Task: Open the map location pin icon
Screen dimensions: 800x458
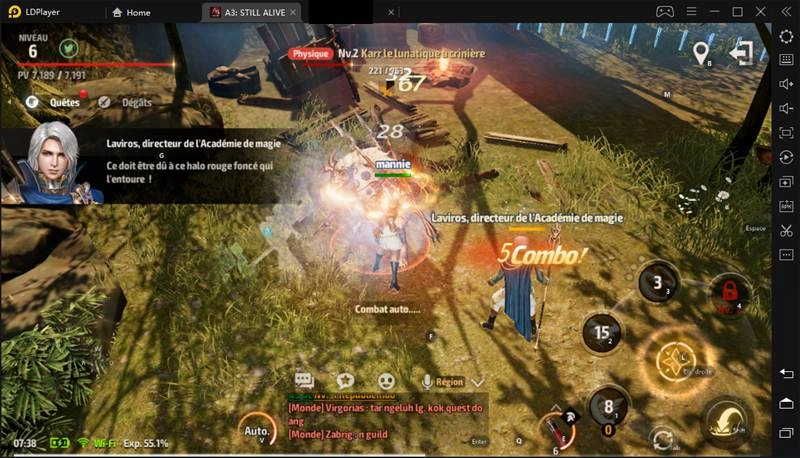Action: [701, 52]
